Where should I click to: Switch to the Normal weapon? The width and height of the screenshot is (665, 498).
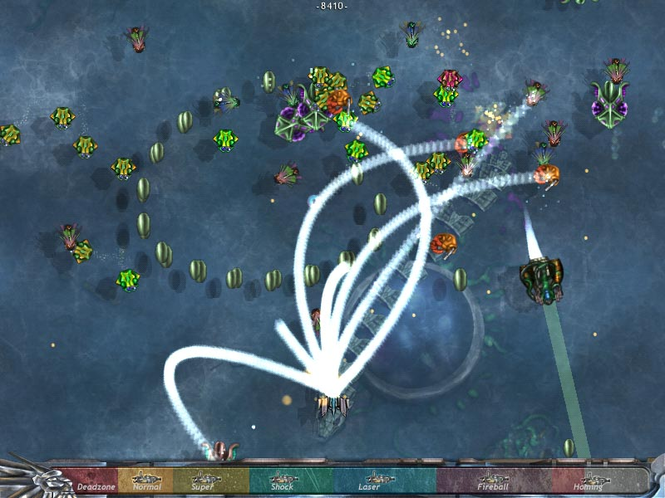pos(147,482)
